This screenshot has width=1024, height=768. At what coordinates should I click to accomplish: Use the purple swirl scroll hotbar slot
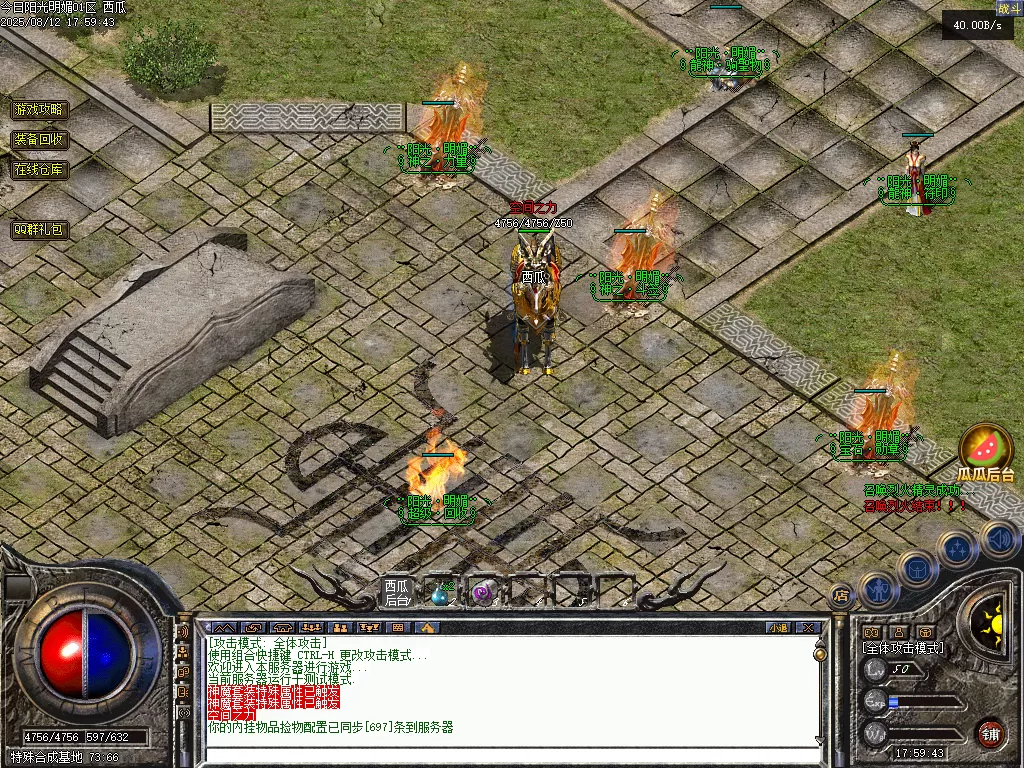[x=483, y=595]
